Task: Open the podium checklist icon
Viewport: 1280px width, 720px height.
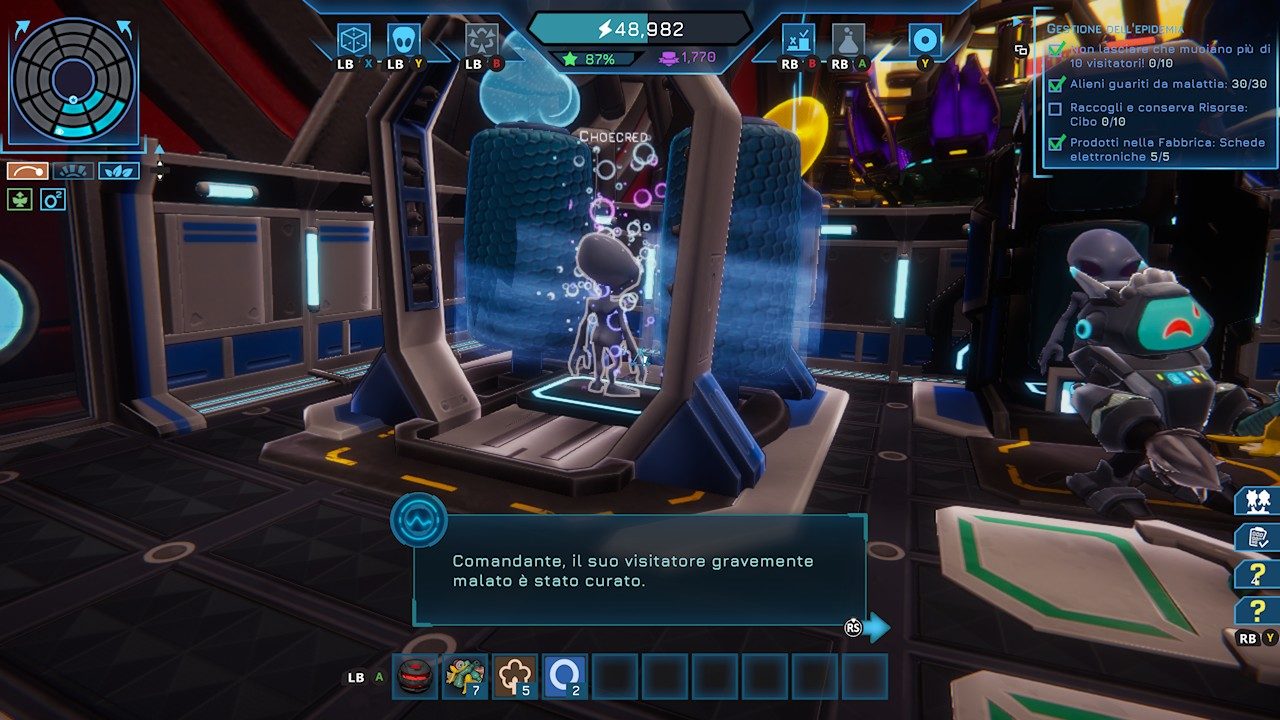Action: (798, 40)
